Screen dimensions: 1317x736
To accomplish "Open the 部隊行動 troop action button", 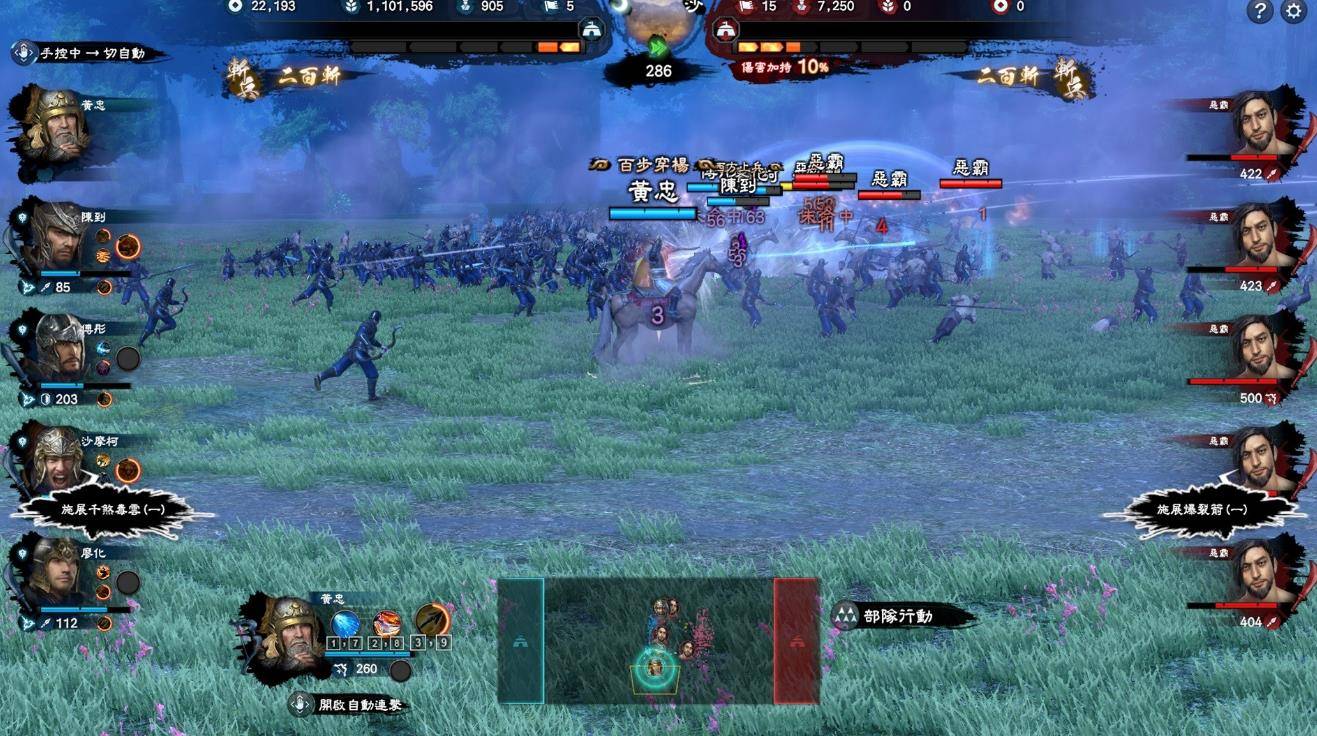I will pyautogui.click(x=897, y=616).
